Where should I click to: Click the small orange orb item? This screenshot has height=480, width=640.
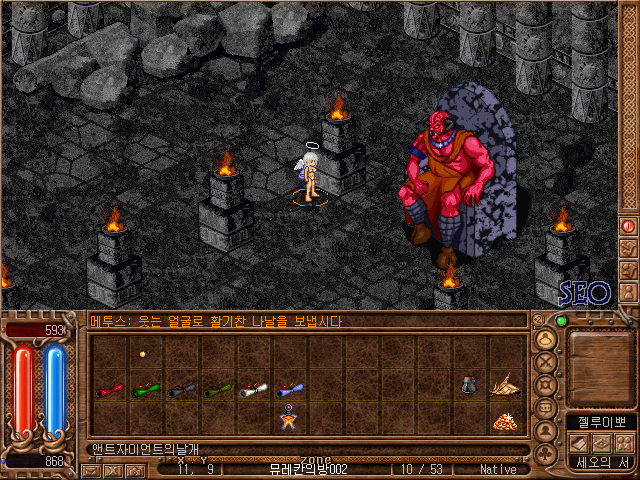[x=142, y=354]
